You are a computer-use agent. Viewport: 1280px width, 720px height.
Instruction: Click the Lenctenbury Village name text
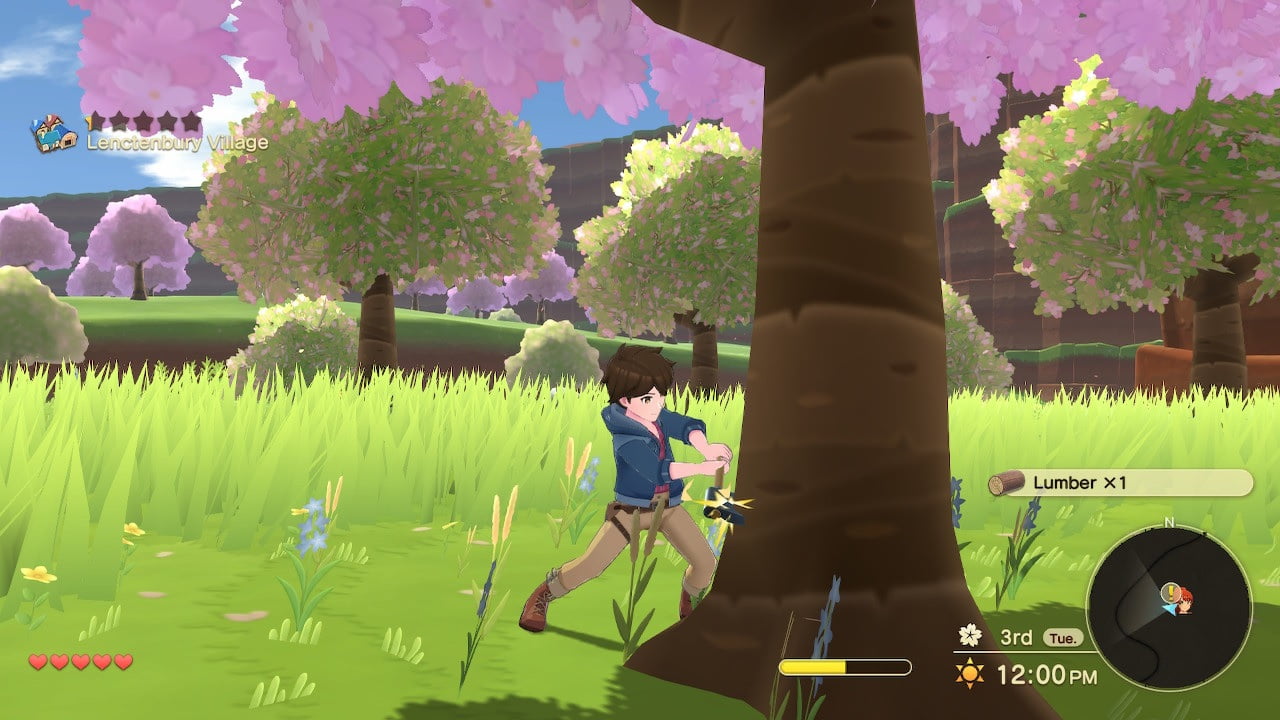coord(178,142)
